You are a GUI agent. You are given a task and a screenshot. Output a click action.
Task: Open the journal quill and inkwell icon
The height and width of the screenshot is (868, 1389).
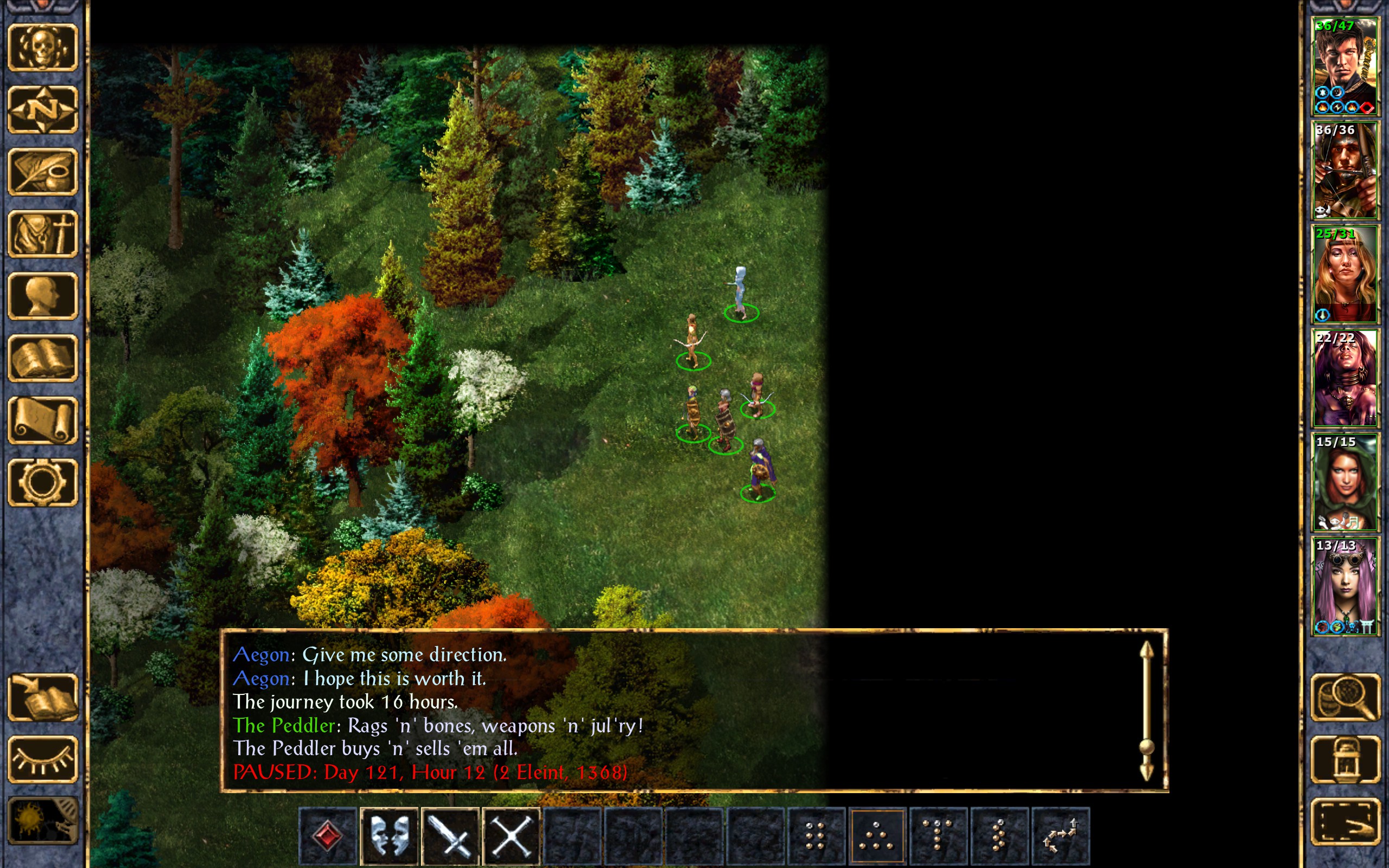click(x=42, y=171)
